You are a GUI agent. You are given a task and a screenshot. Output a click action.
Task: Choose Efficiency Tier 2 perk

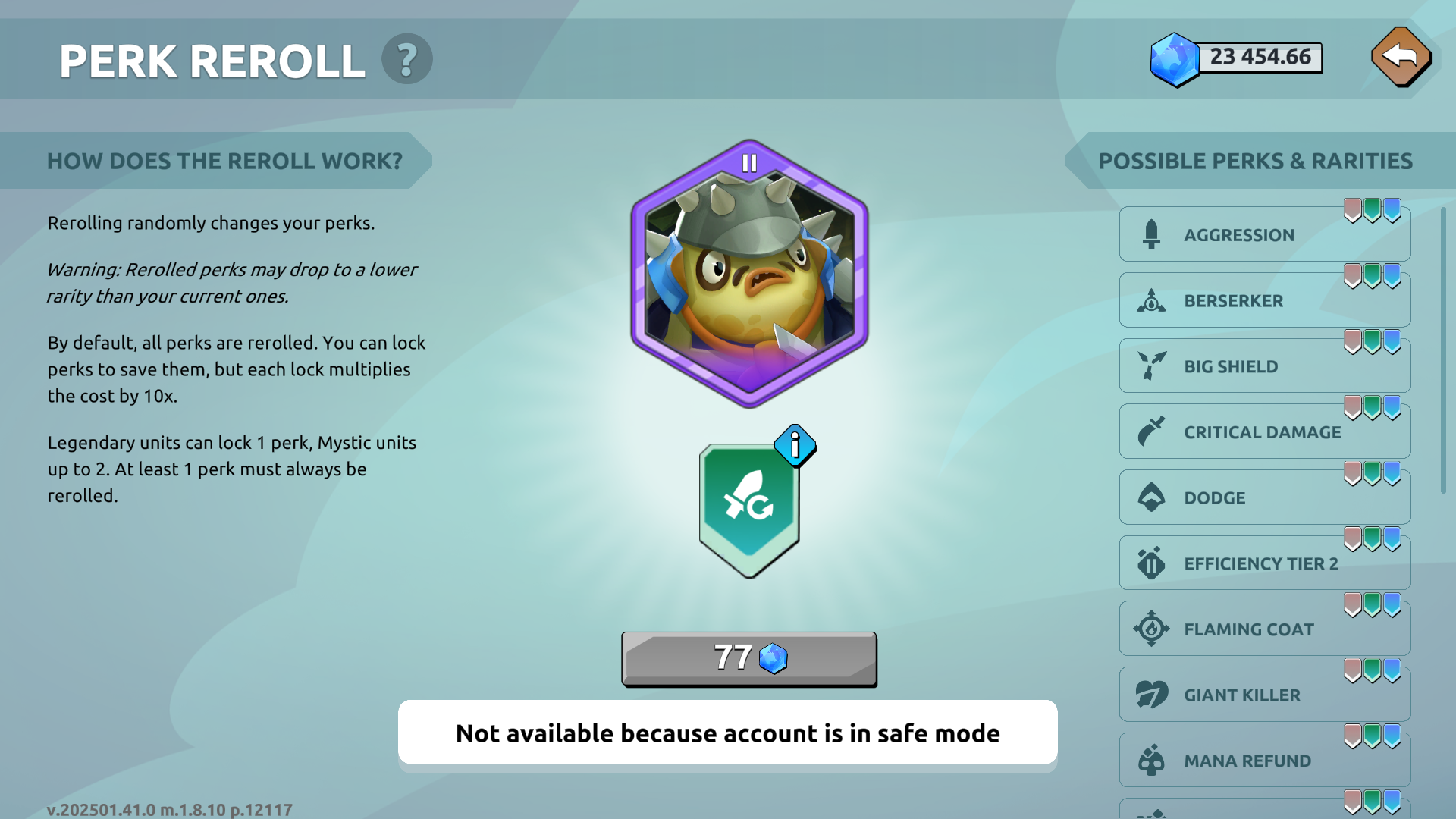(x=1264, y=563)
